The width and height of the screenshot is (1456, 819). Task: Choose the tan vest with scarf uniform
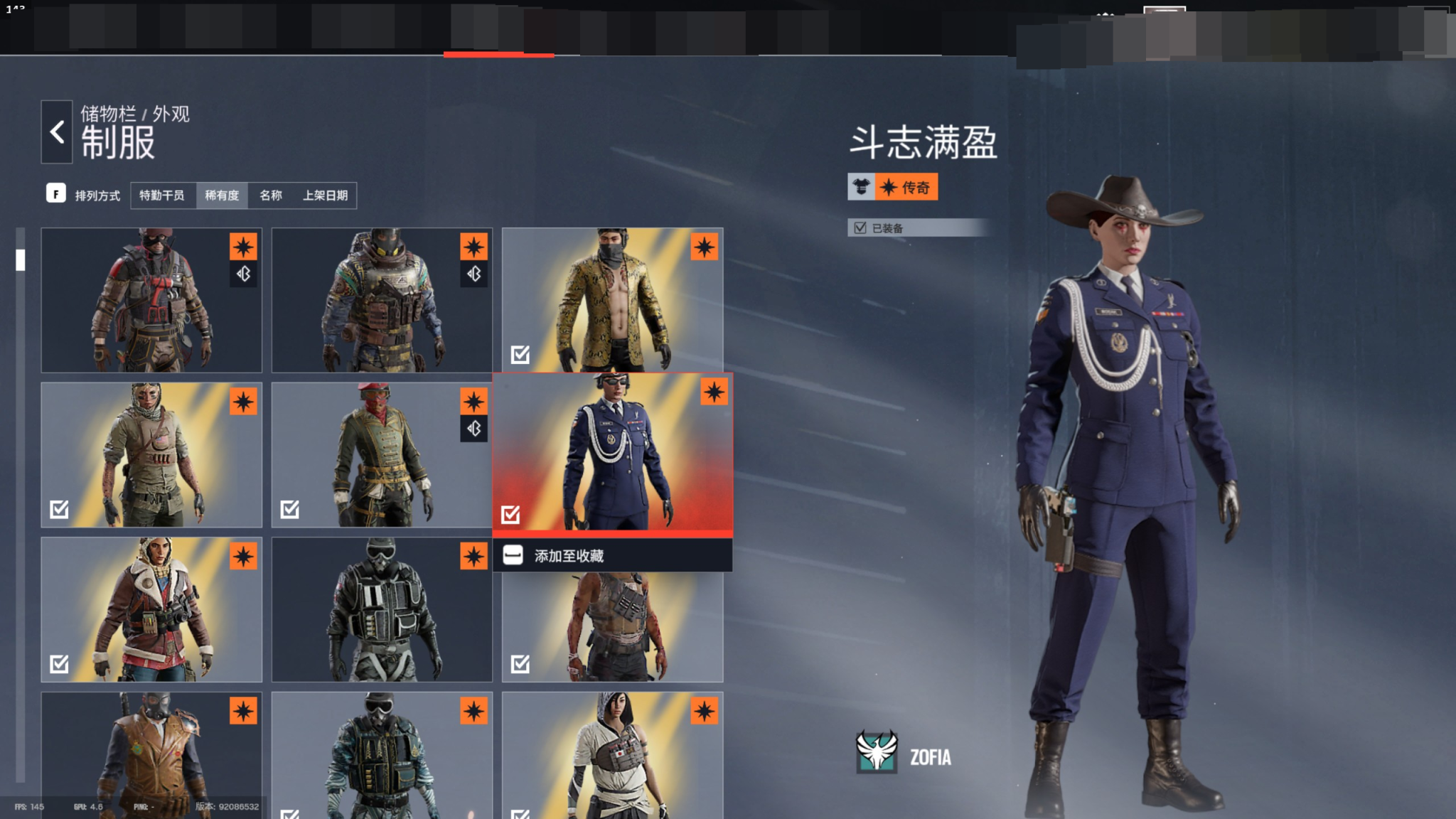[x=151, y=455]
